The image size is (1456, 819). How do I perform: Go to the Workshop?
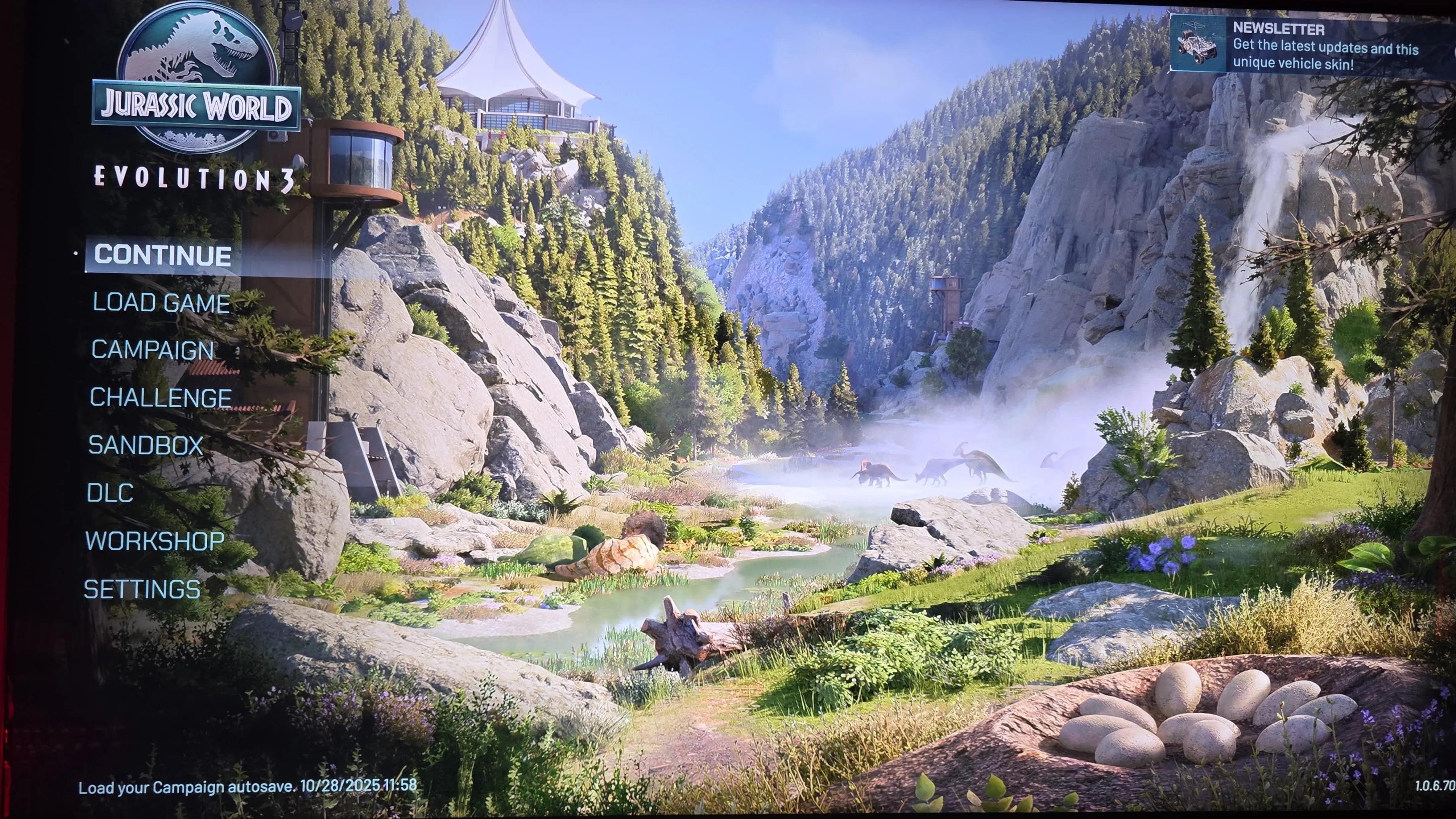(155, 542)
